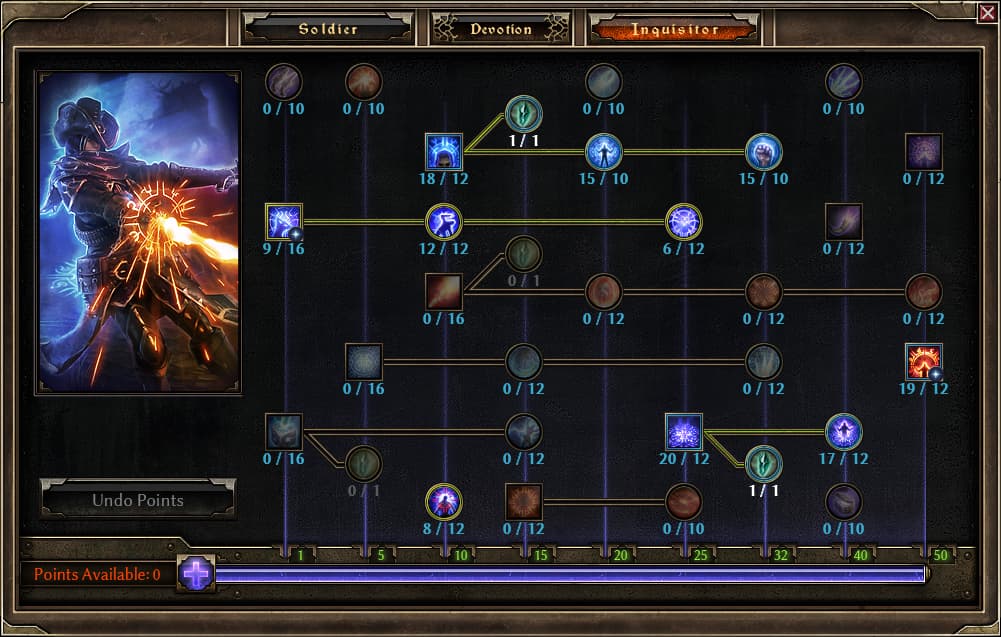The image size is (1001, 637).
Task: Click the skill with 12 / 12 points
Action: coord(444,222)
